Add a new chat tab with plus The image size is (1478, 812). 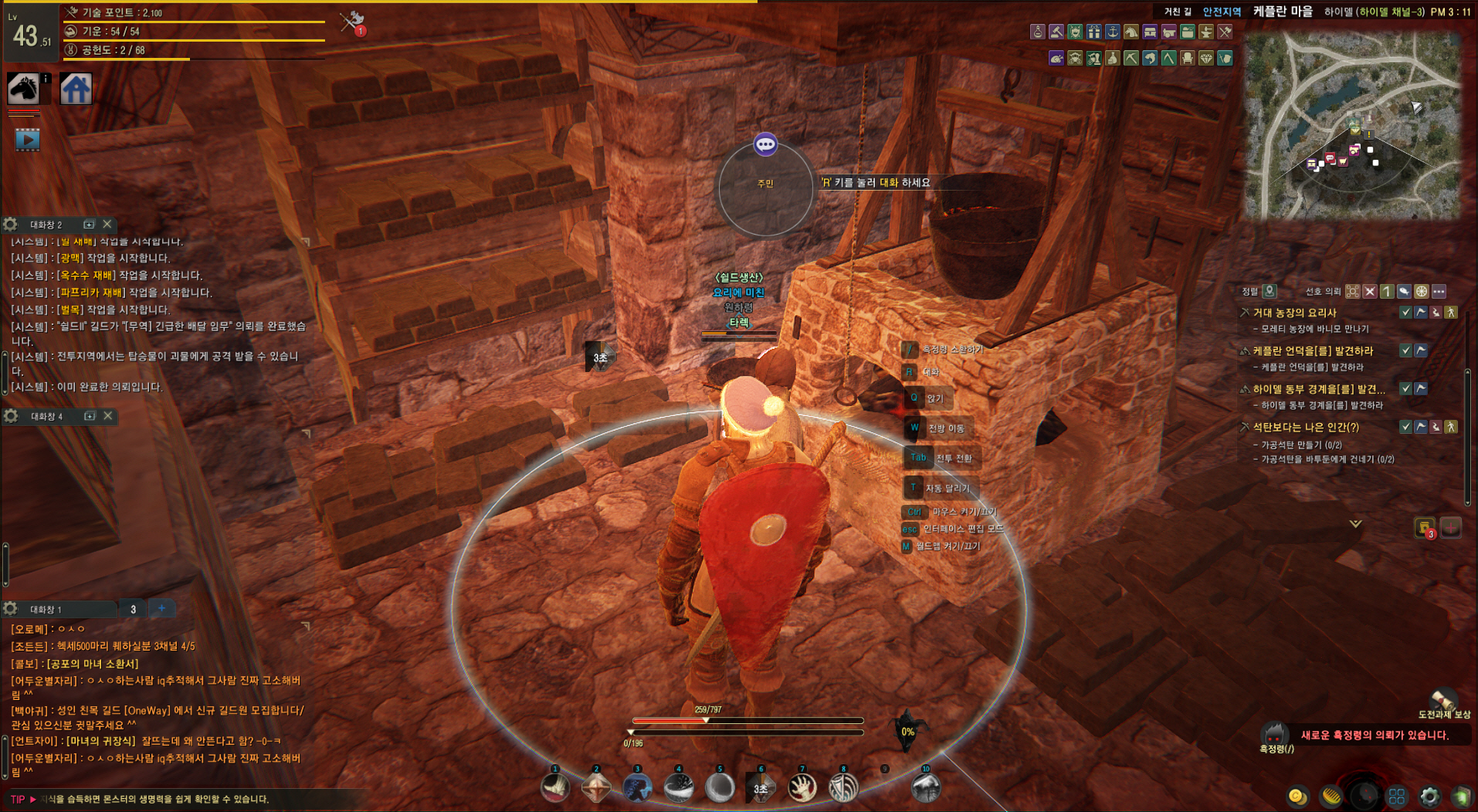[161, 608]
